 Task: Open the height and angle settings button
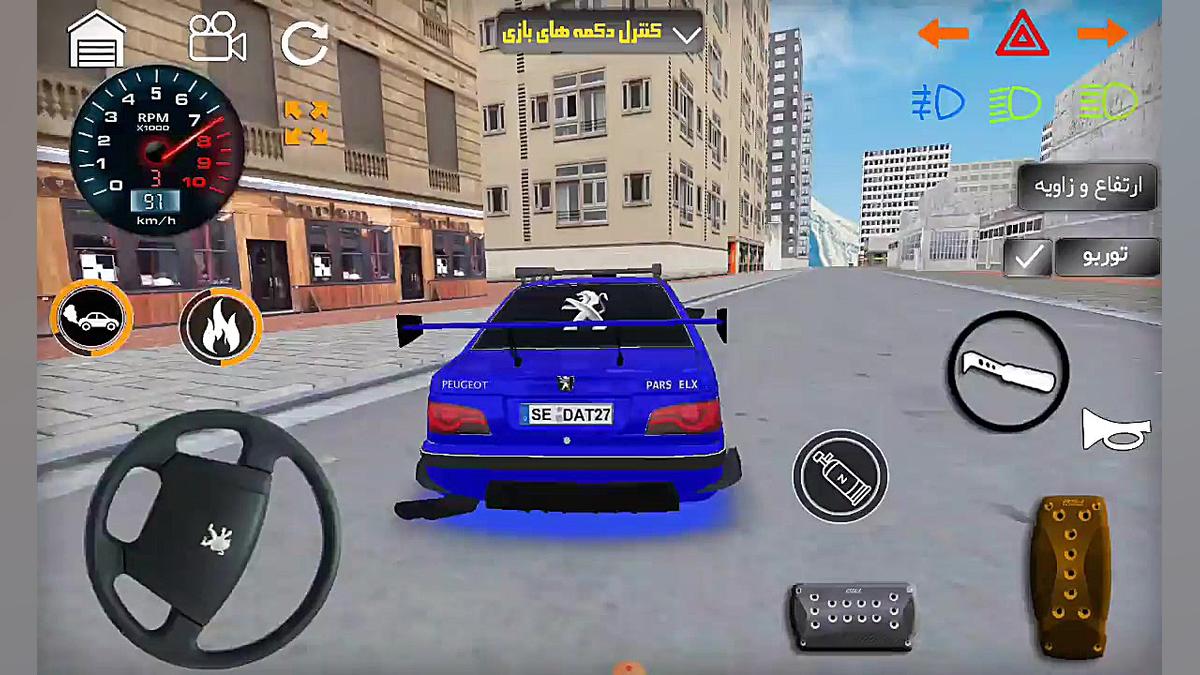1087,186
